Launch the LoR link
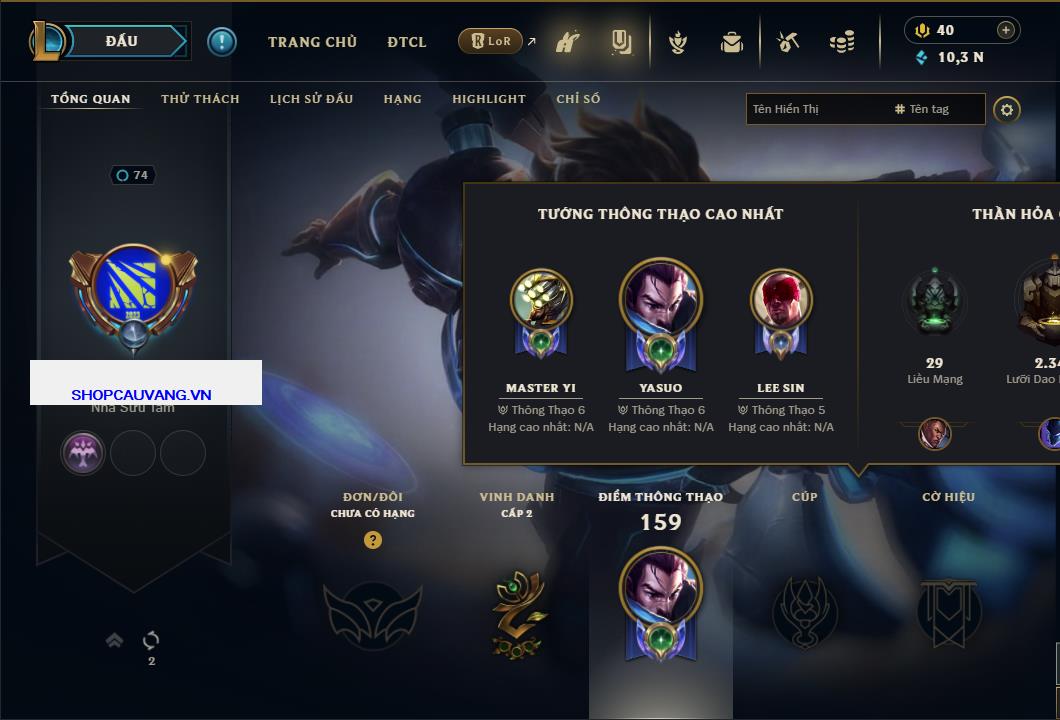Screen dimensions: 1060x720 (x=491, y=41)
